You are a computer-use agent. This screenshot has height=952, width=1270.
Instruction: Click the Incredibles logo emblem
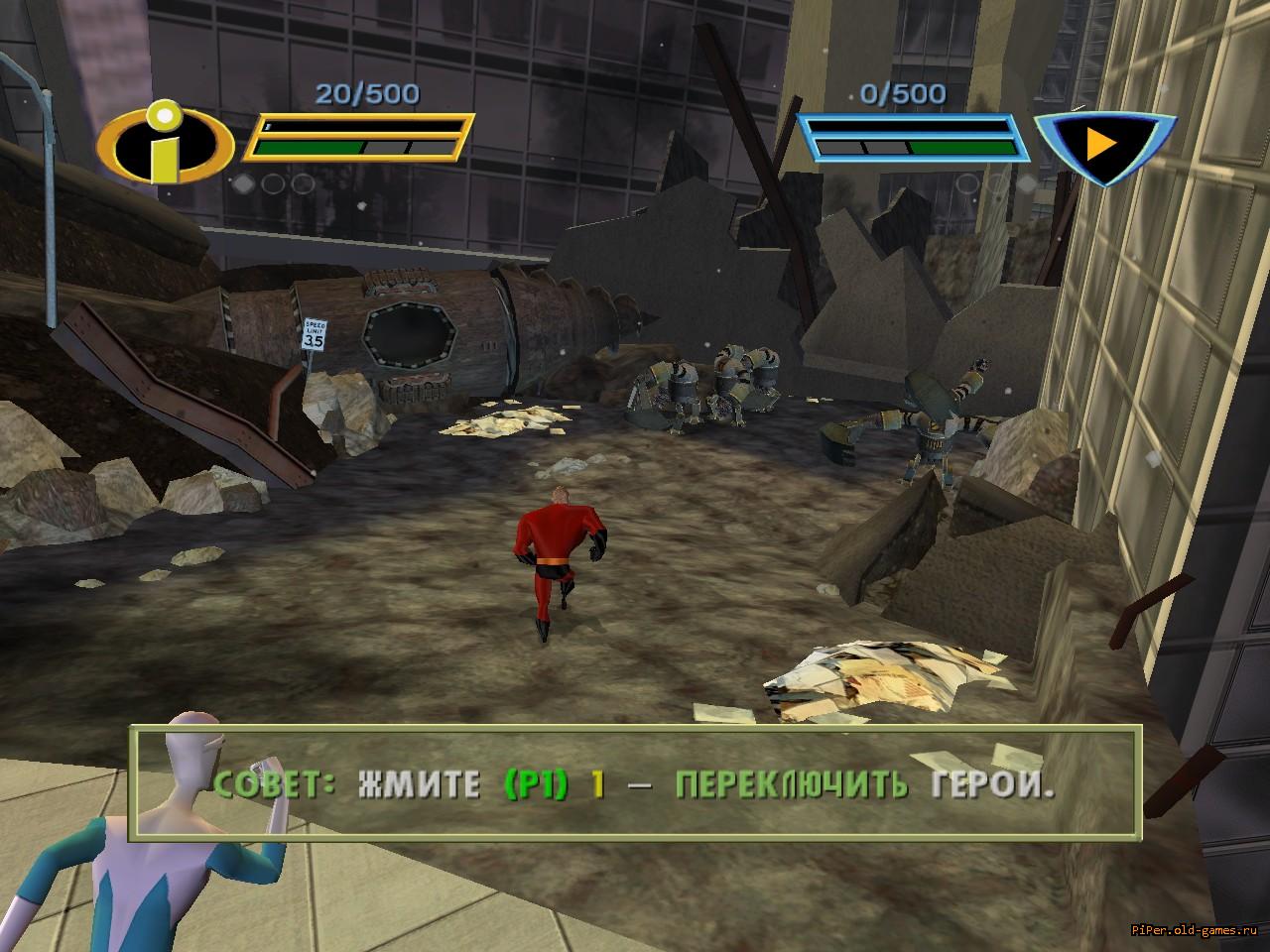166,144
